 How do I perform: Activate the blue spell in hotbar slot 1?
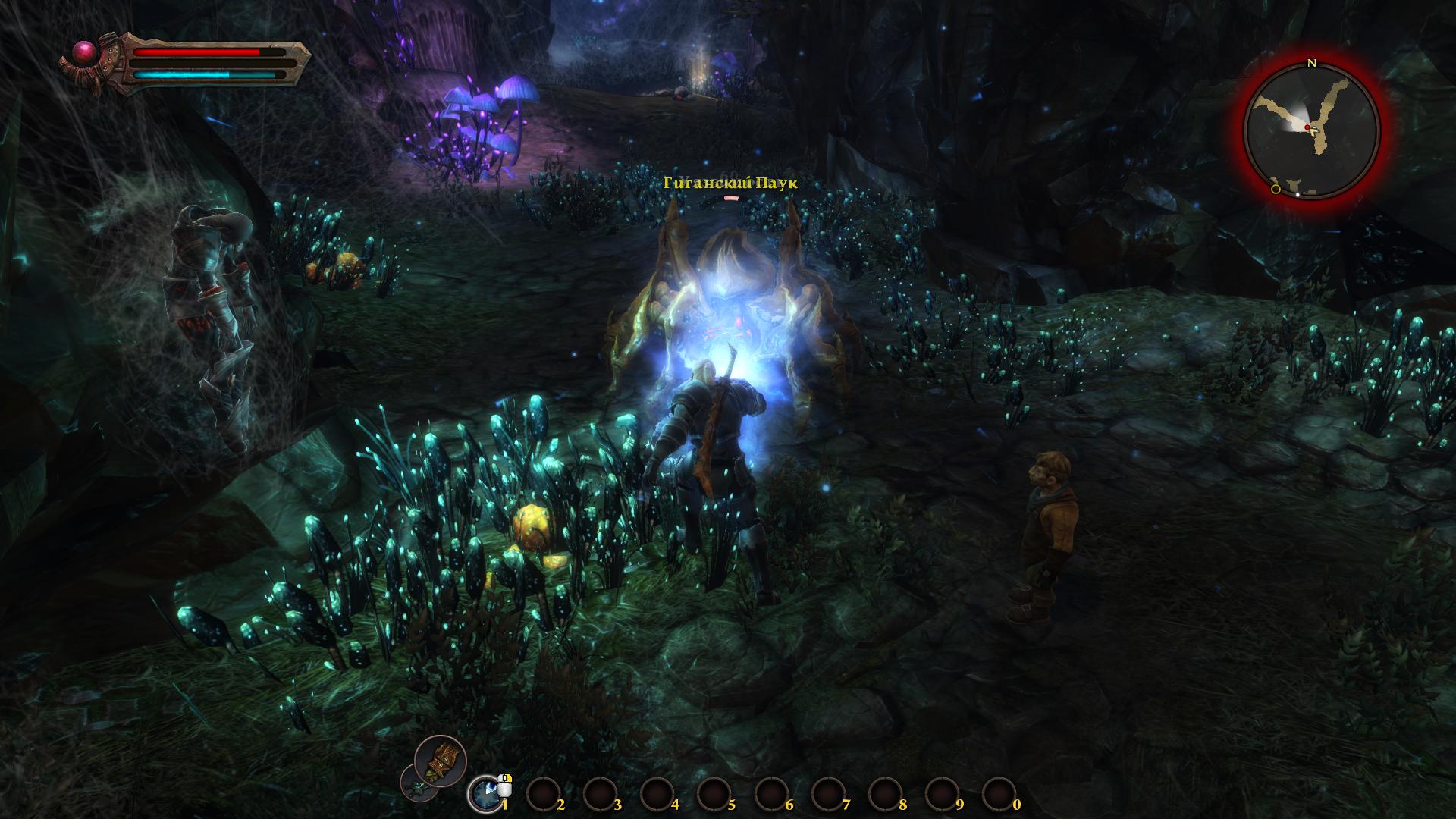(483, 794)
